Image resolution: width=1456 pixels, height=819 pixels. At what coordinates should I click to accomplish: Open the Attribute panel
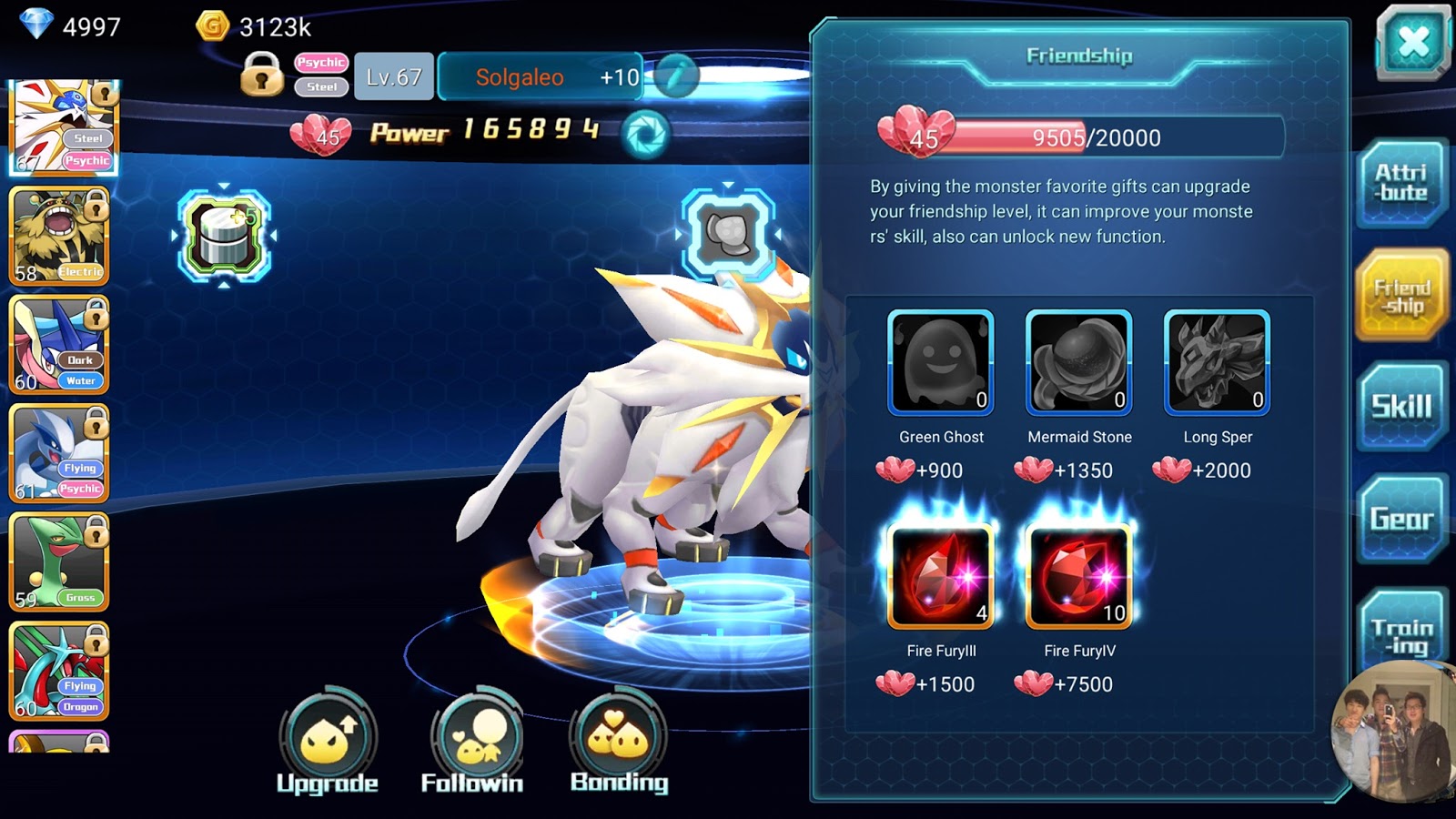1401,182
